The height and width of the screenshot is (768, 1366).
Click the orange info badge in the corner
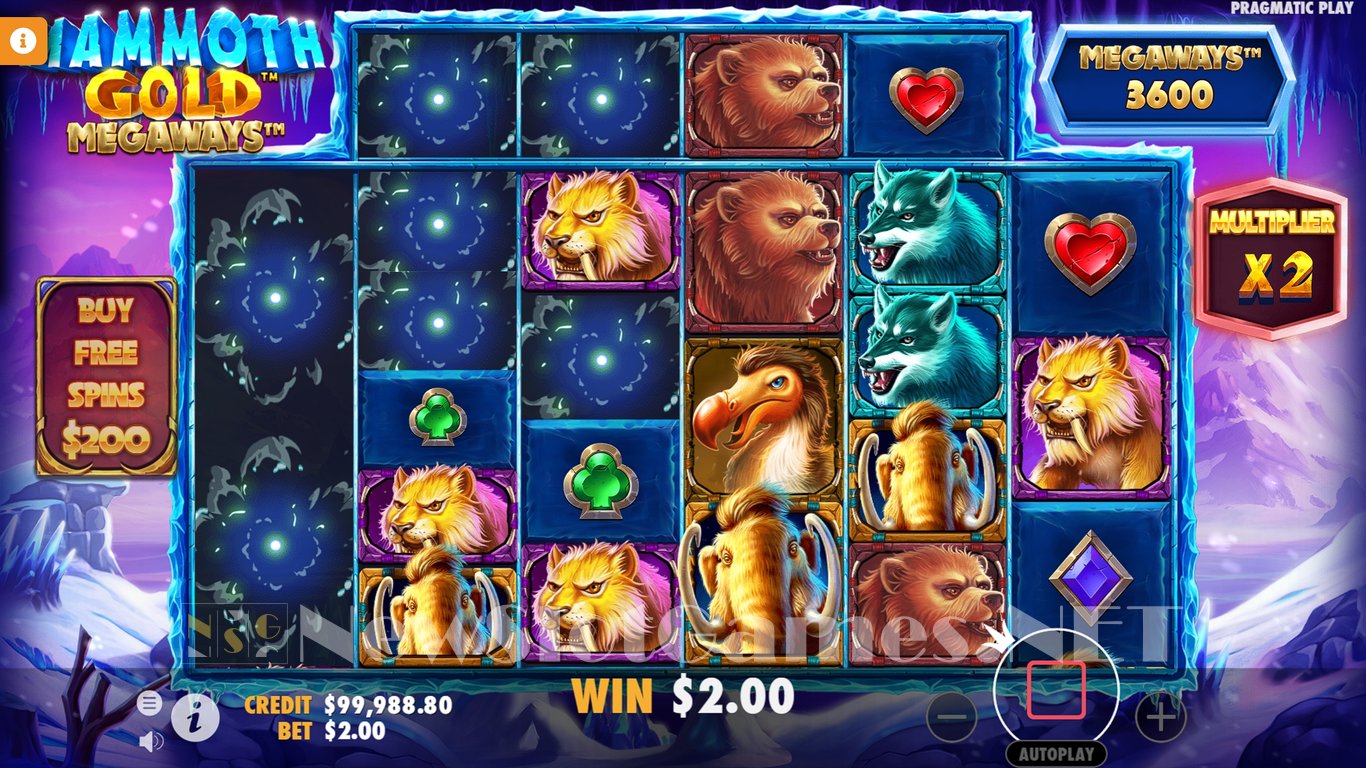25,39
